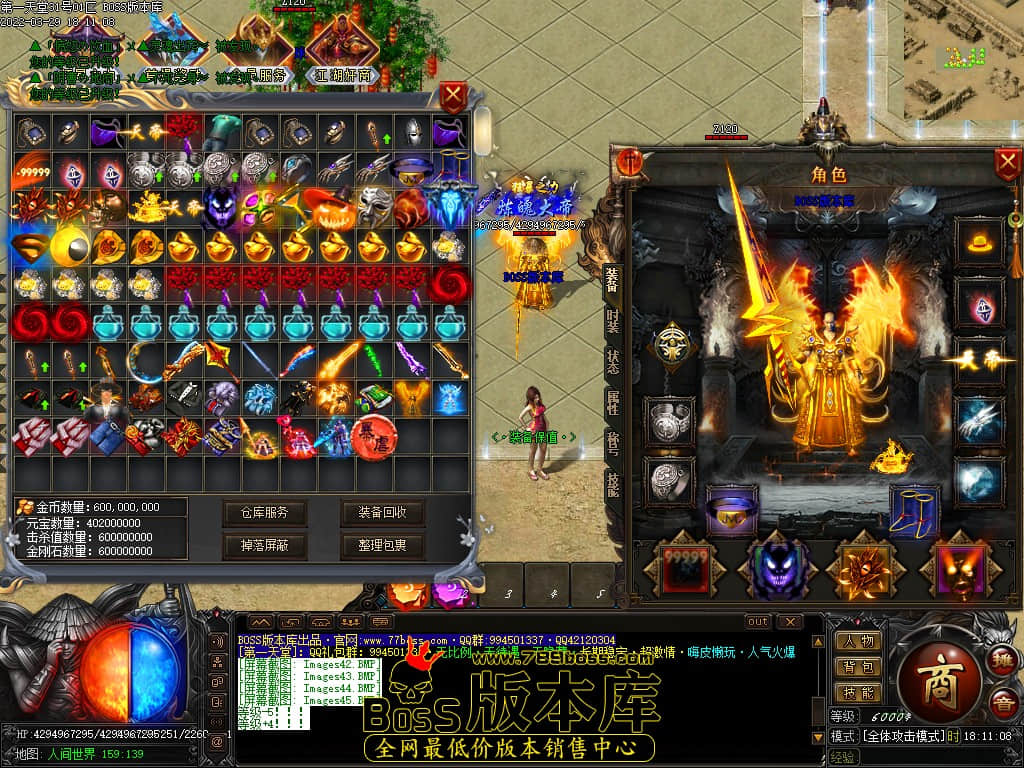Image resolution: width=1024 pixels, height=768 pixels.
Task: Open the 属性 attributes tab
Action: 612,403
